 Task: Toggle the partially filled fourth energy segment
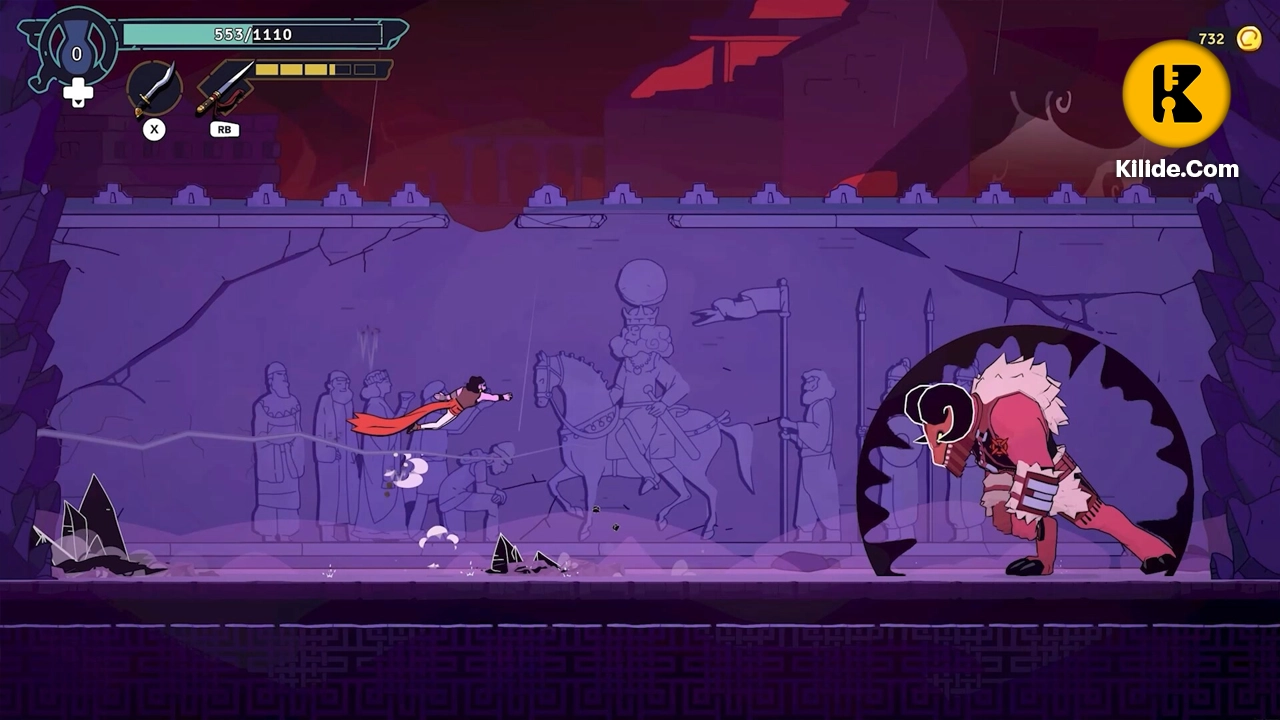tap(337, 69)
